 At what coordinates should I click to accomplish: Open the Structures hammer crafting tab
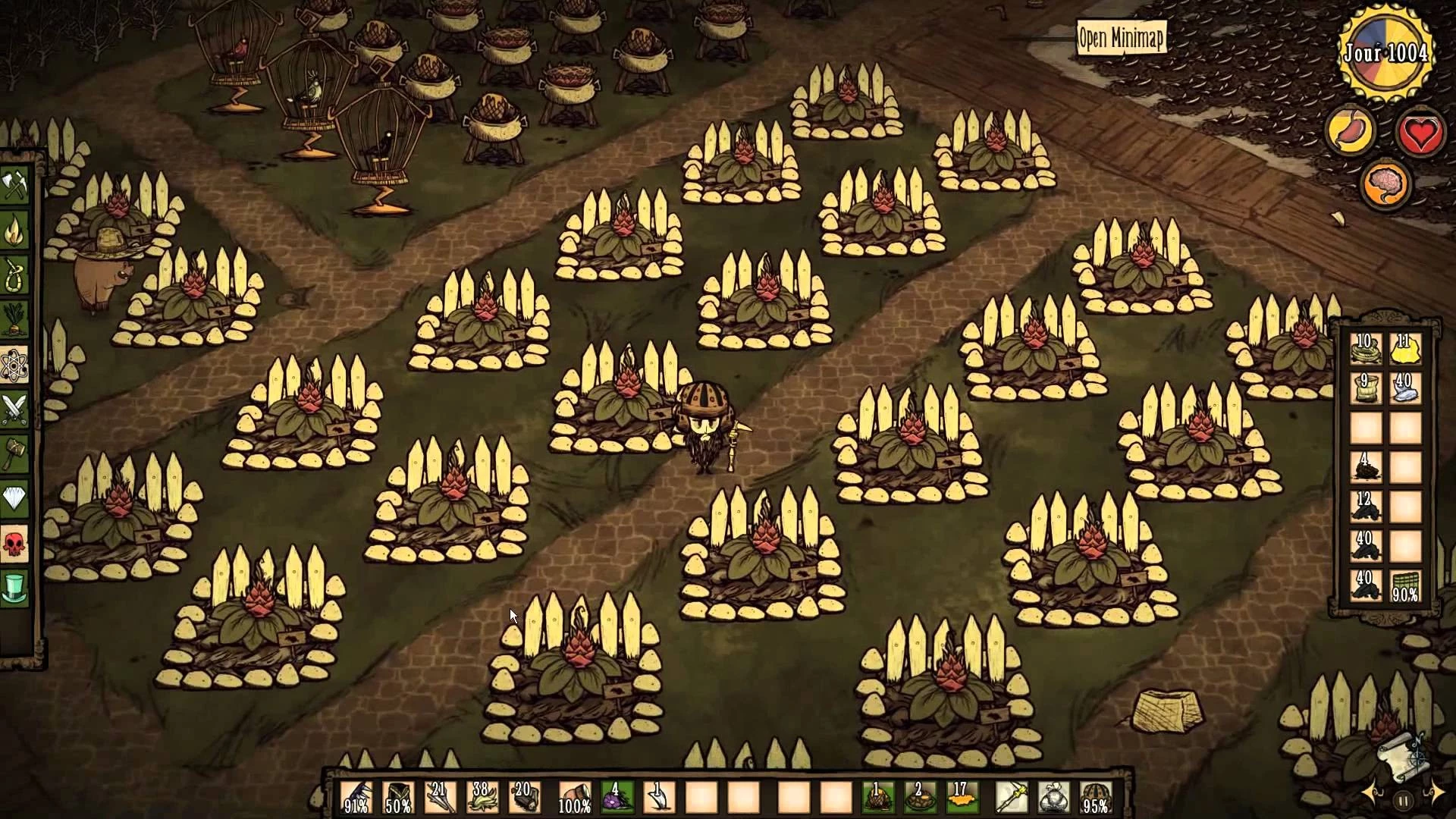pyautogui.click(x=15, y=454)
